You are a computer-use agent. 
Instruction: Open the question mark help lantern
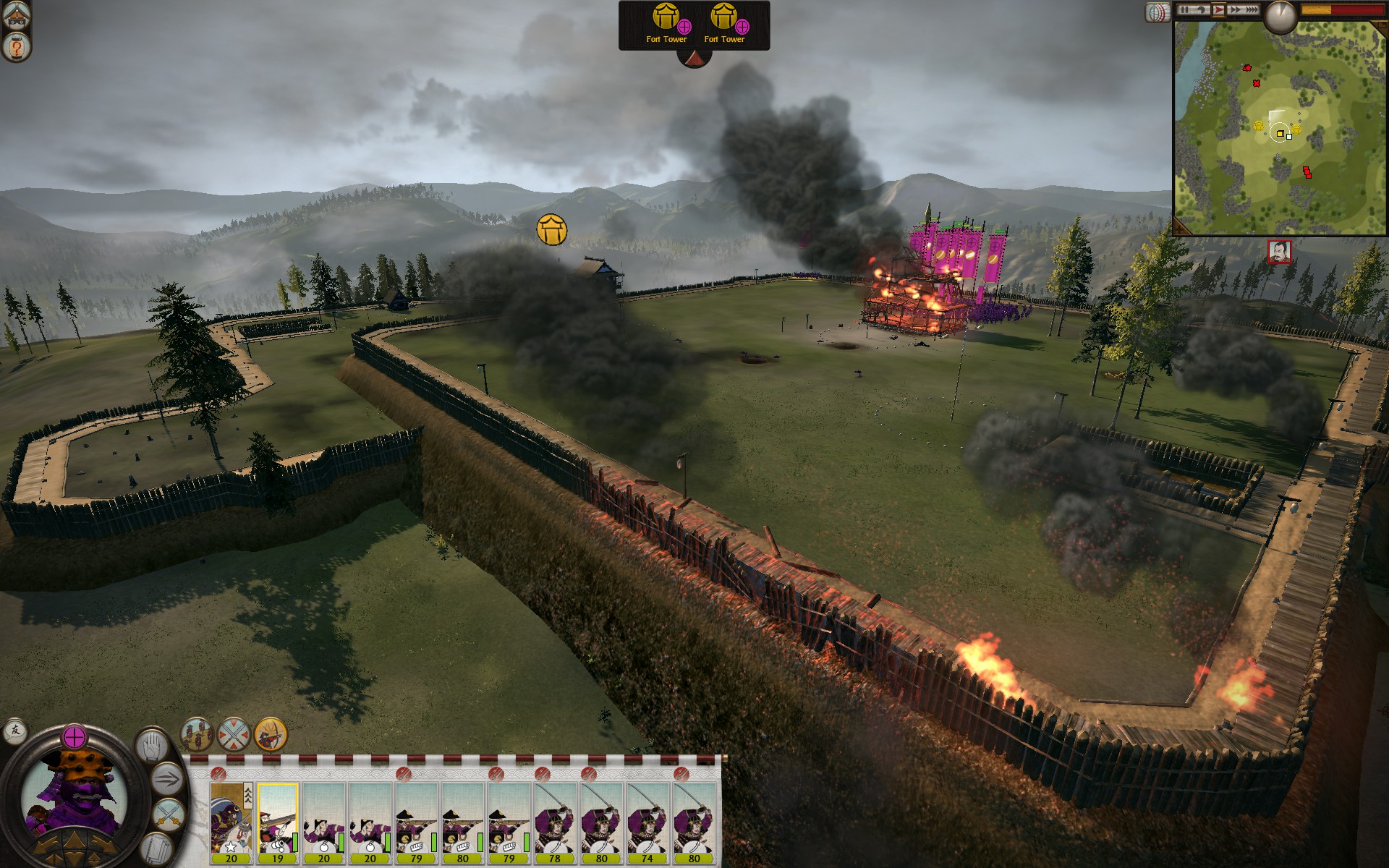(x=15, y=48)
